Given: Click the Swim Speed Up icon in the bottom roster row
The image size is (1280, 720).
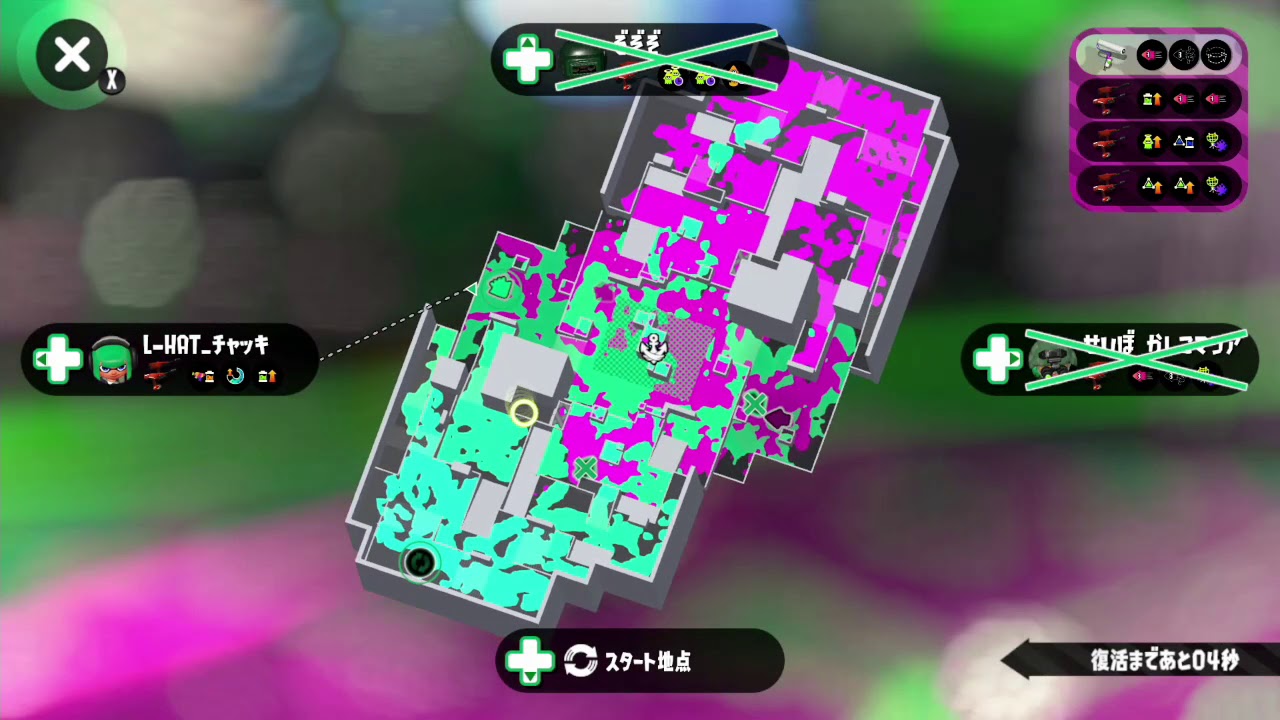Looking at the screenshot, I should pyautogui.click(x=1150, y=184).
